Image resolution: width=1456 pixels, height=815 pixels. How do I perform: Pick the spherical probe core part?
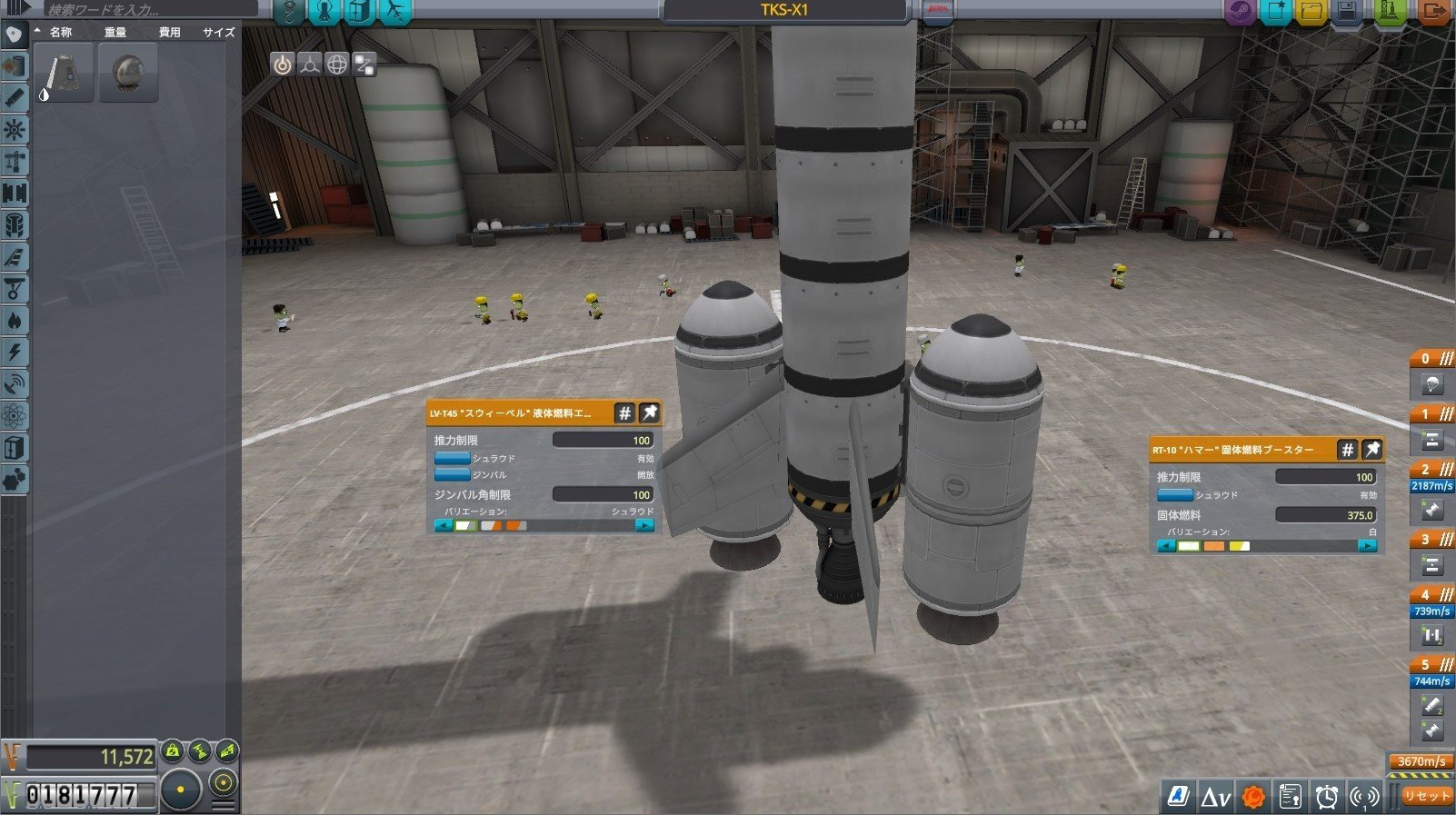(x=129, y=72)
